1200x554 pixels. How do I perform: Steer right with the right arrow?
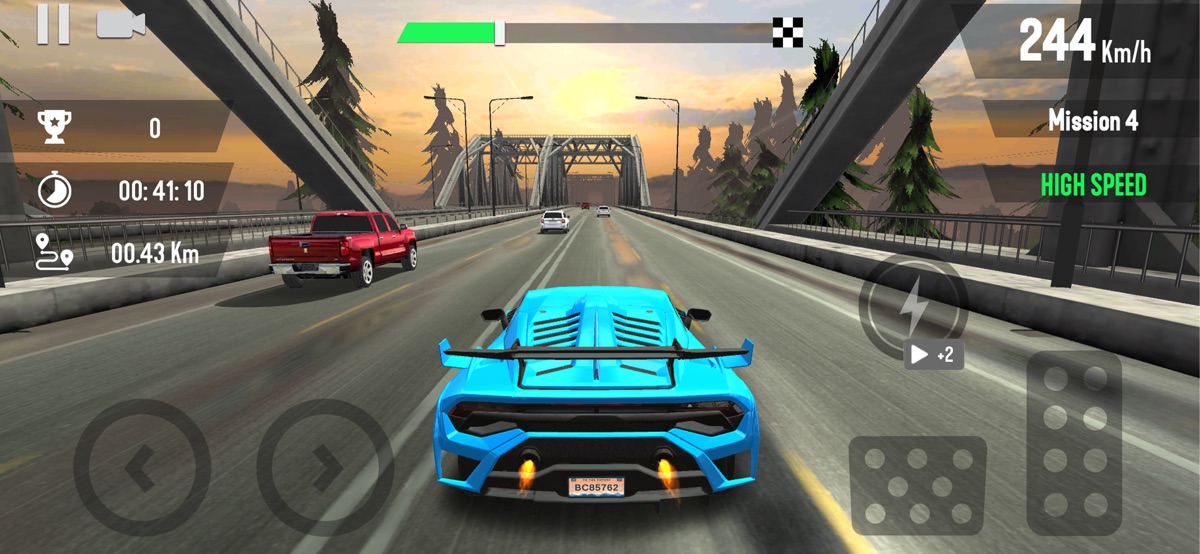click(x=324, y=467)
